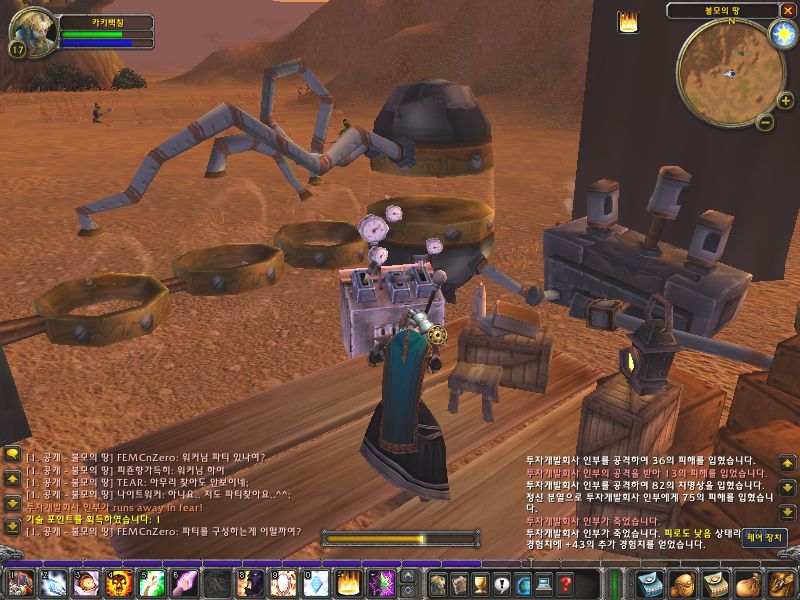Image resolution: width=800 pixels, height=600 pixels.
Task: Cast the green glowing hand spell
Action: (x=151, y=583)
